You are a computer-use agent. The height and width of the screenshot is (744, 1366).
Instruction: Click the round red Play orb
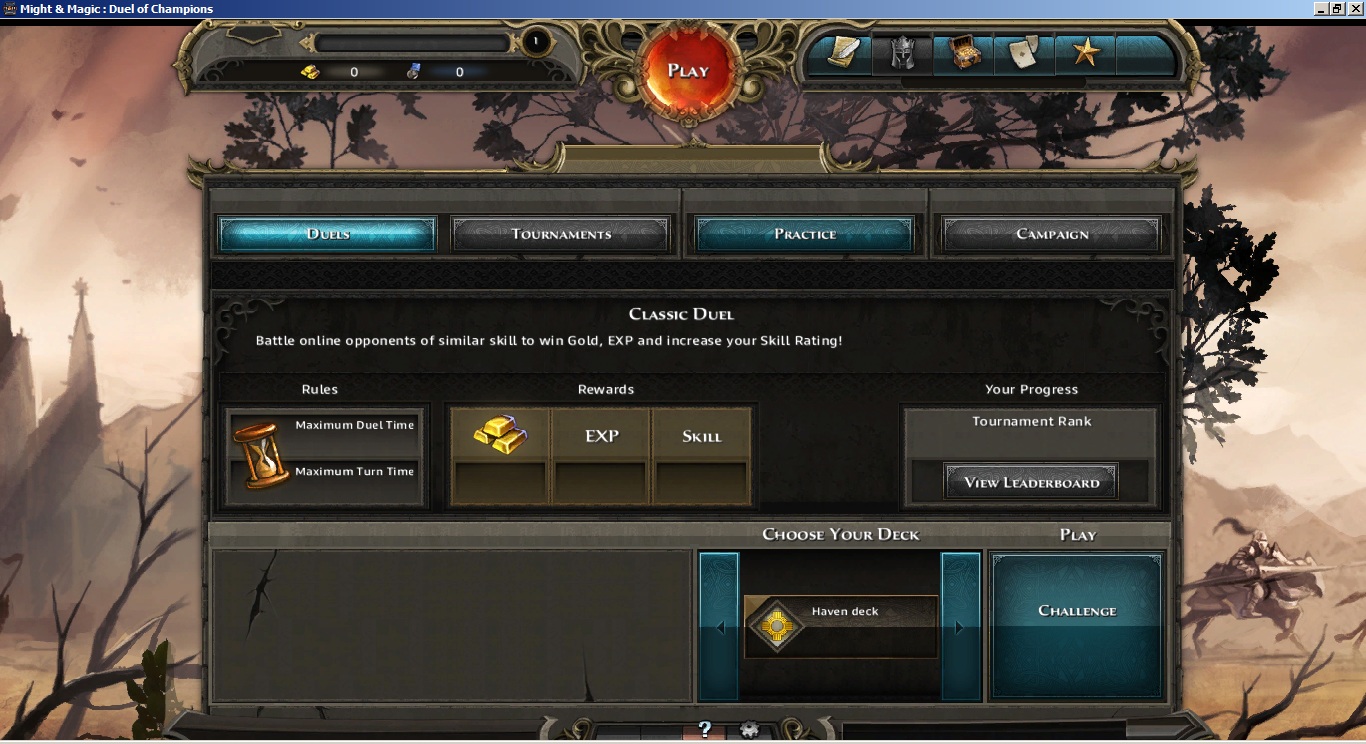688,71
